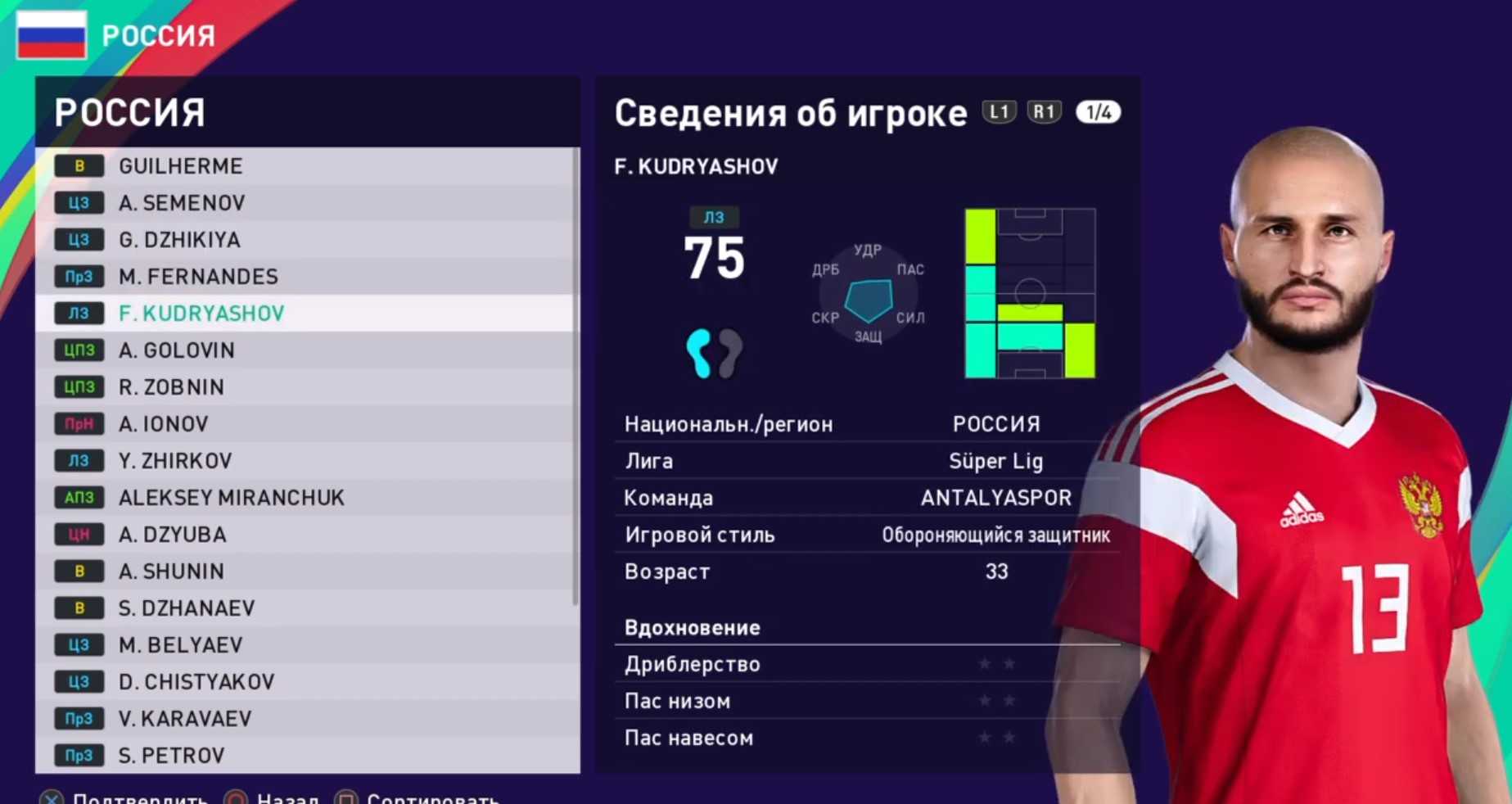This screenshot has height=804, width=1512.
Task: Select S. Petrov player row
Action: tap(171, 756)
